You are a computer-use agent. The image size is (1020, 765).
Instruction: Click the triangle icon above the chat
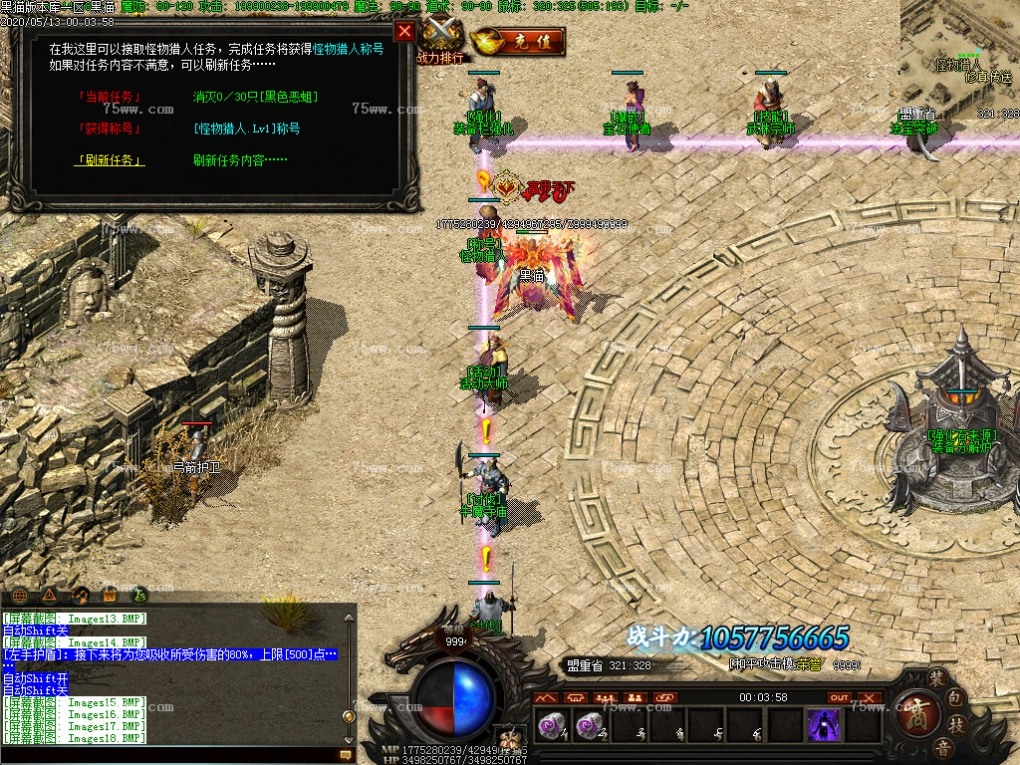[50, 594]
